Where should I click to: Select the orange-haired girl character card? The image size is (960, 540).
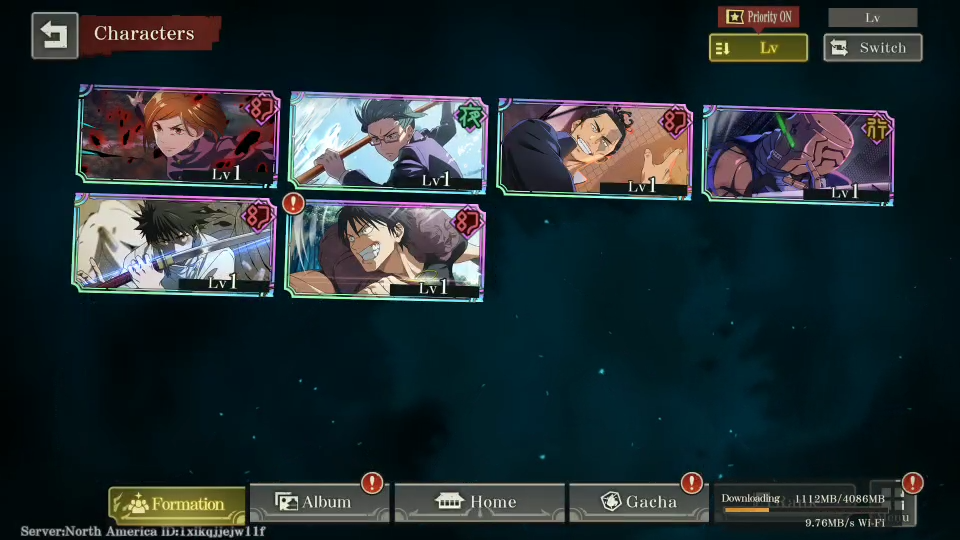point(178,136)
